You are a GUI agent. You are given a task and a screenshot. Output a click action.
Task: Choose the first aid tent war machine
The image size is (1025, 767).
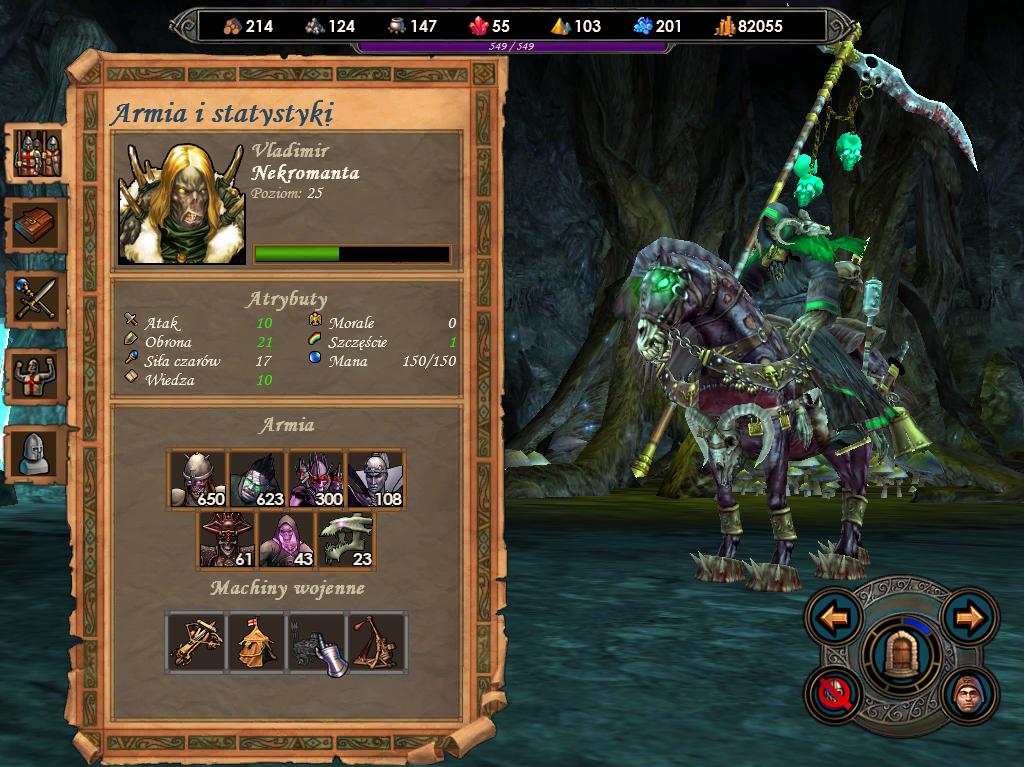(x=257, y=641)
